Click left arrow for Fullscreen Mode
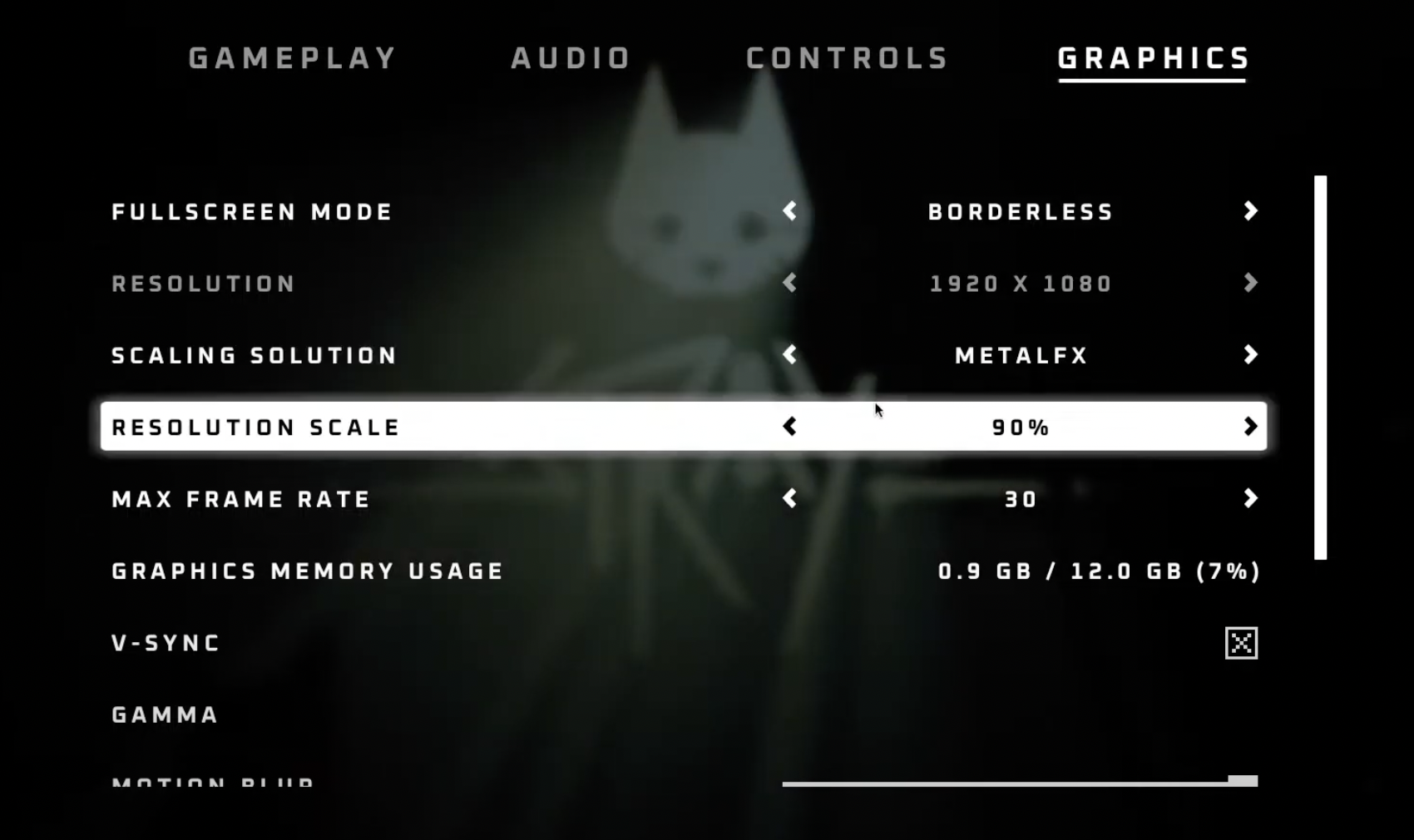Screen dimensions: 1414x840 (789, 211)
